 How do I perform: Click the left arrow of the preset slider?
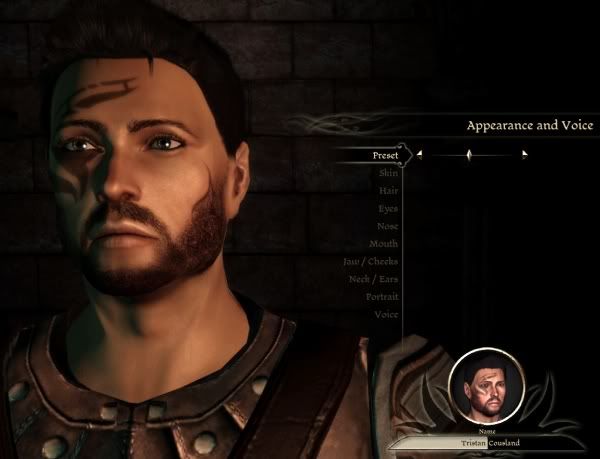420,155
